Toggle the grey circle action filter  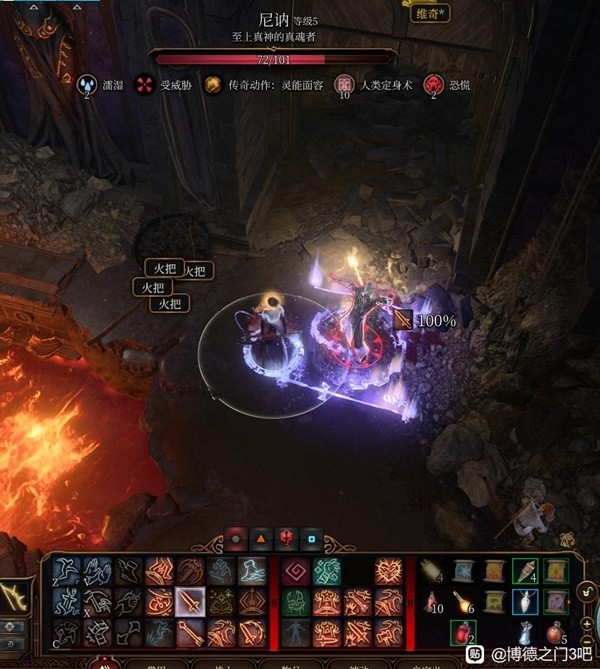tap(235, 539)
